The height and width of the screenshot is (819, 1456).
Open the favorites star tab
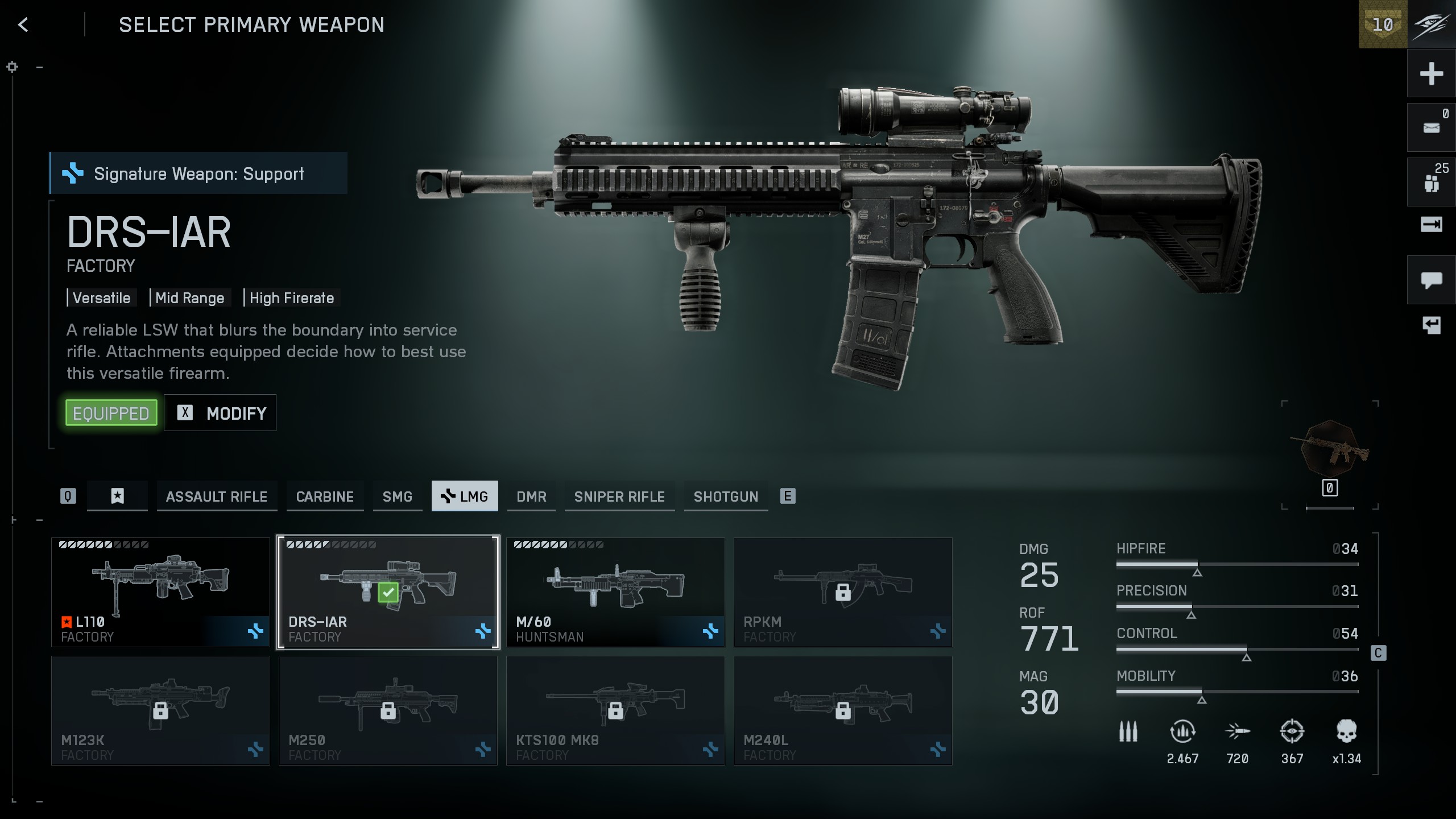117,497
